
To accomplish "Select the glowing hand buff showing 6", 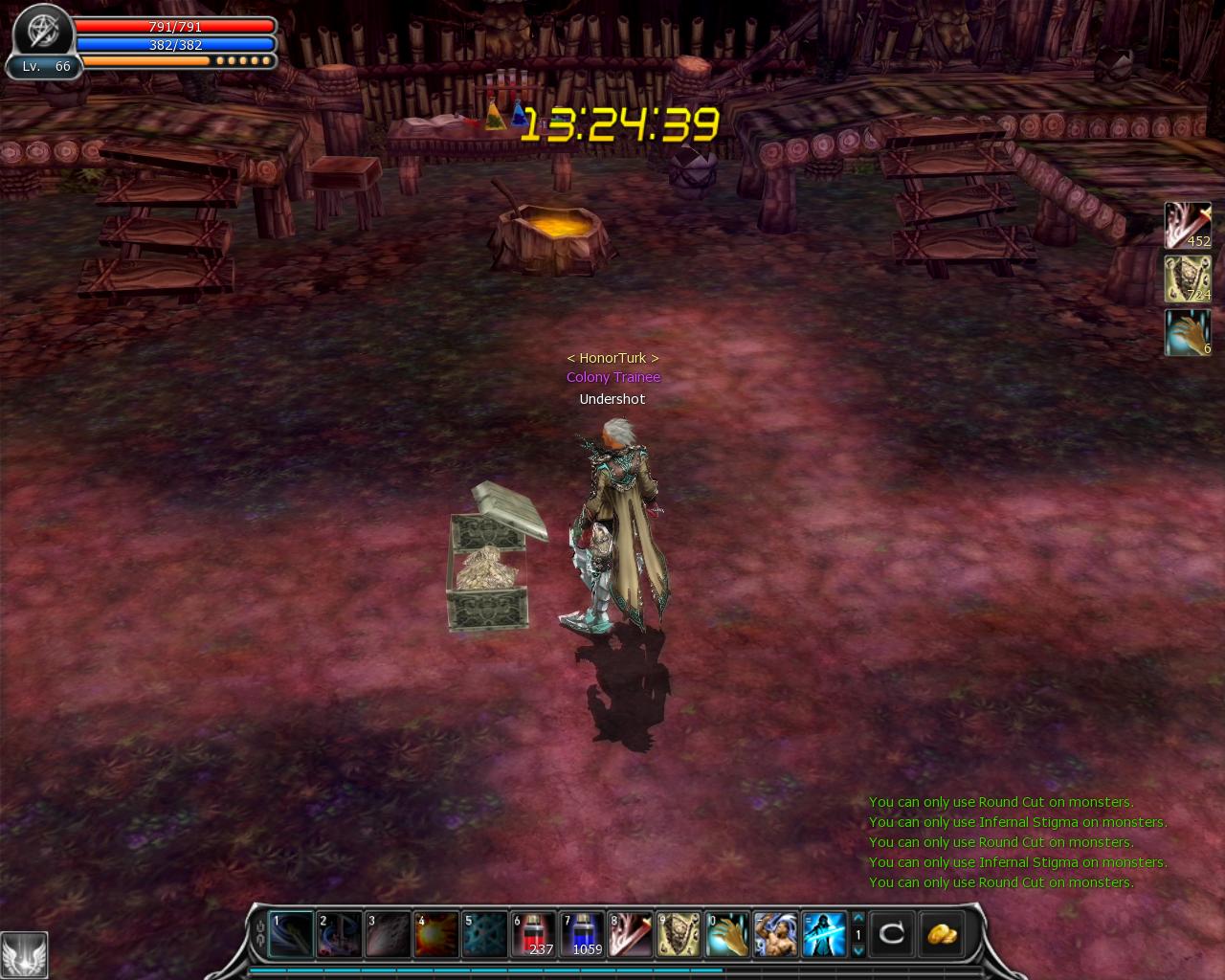I will 1187,333.
